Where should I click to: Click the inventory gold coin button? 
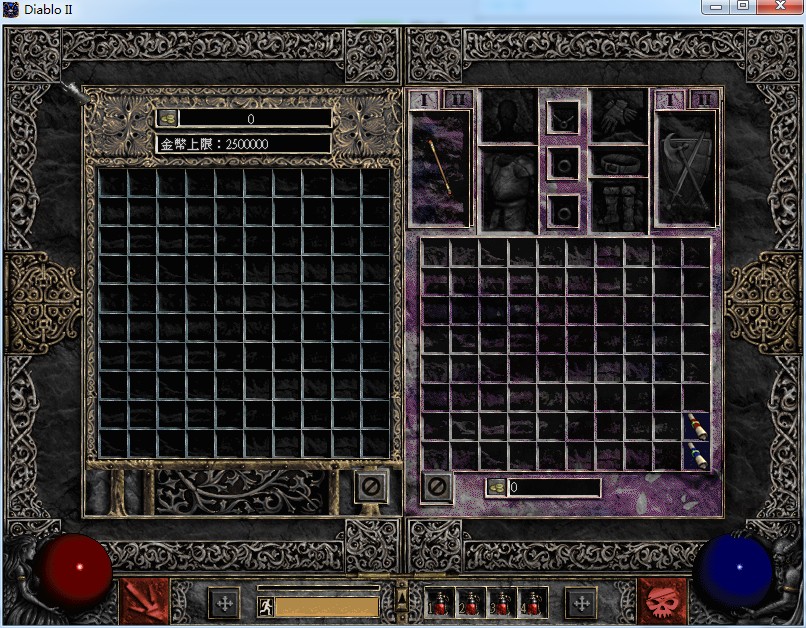coord(497,488)
